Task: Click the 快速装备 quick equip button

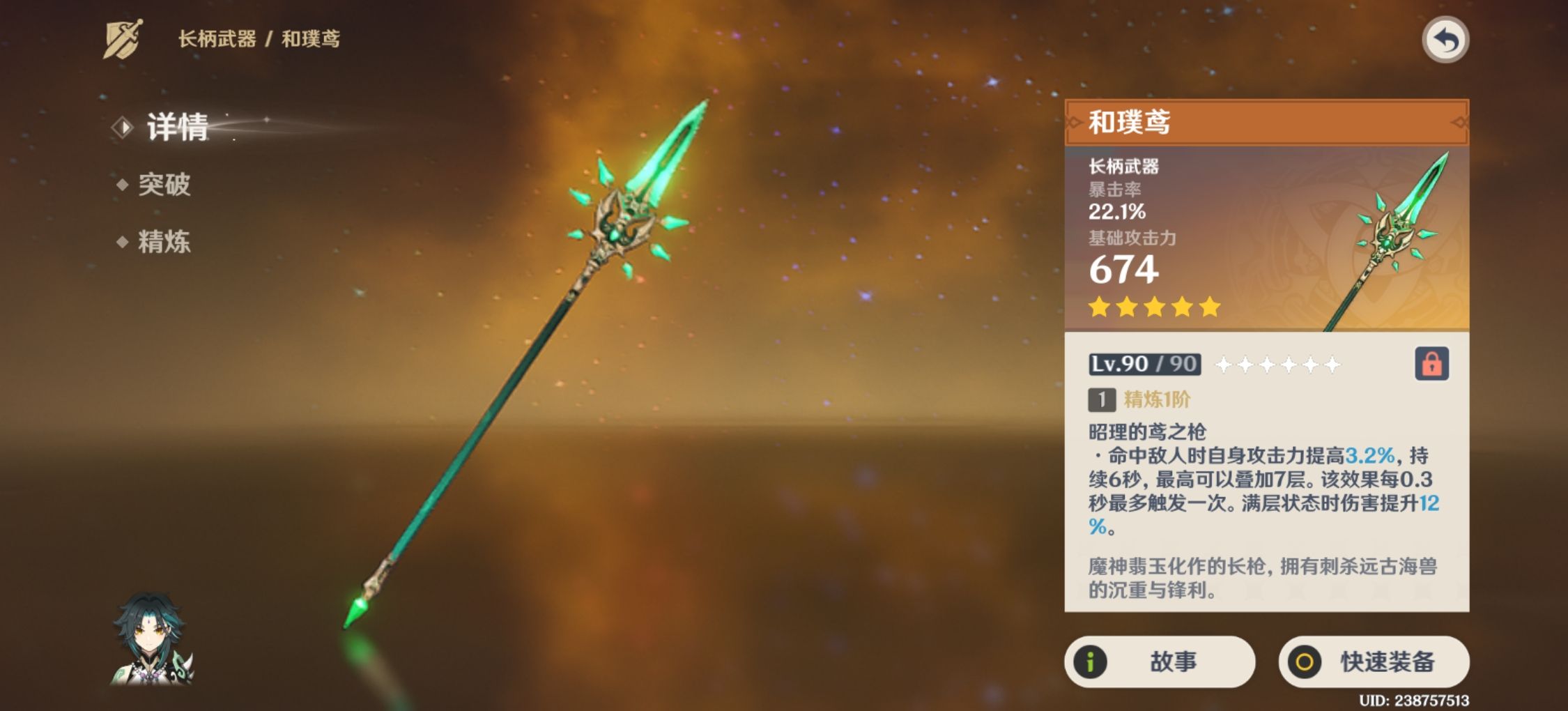Action: point(1374,662)
